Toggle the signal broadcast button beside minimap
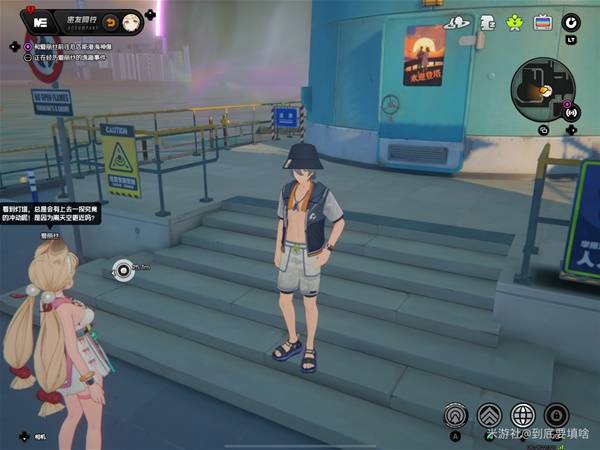The height and width of the screenshot is (450, 600). coord(571,113)
